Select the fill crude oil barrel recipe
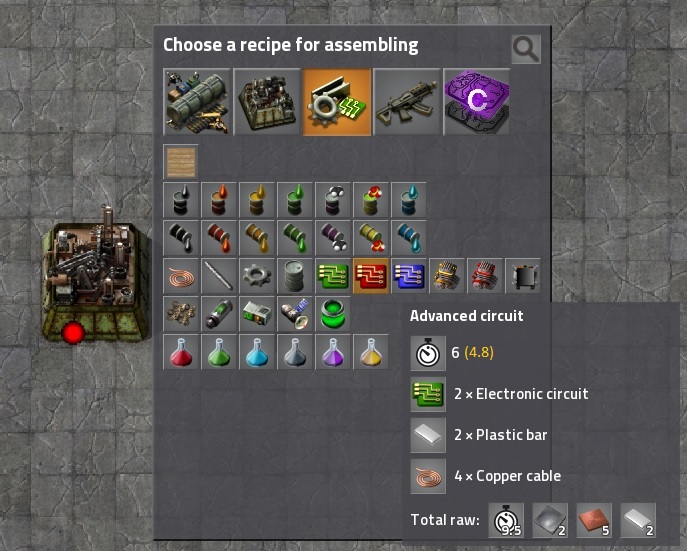 [181, 200]
